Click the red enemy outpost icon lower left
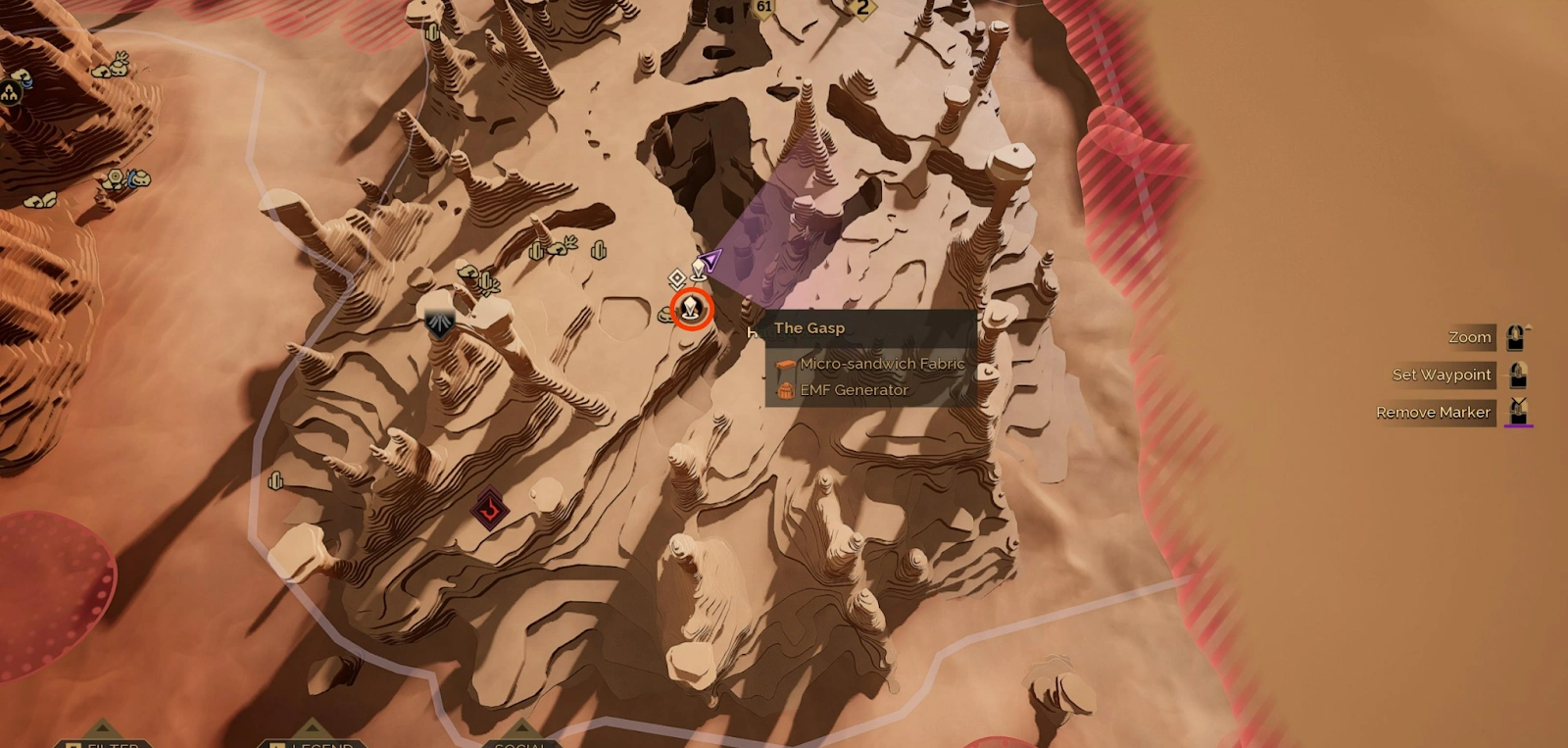 click(490, 509)
